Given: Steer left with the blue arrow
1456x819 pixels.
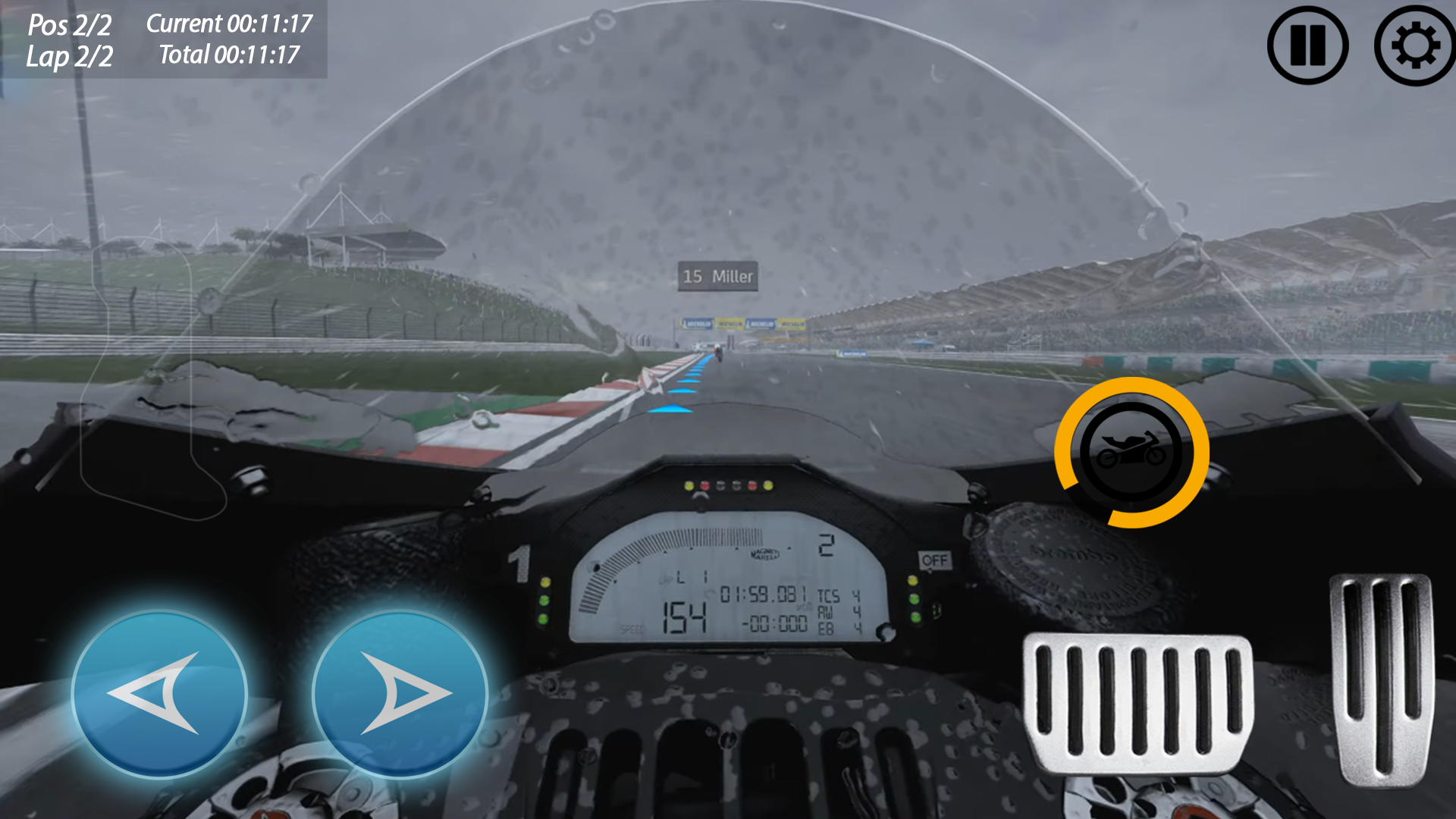Looking at the screenshot, I should coord(159,694).
